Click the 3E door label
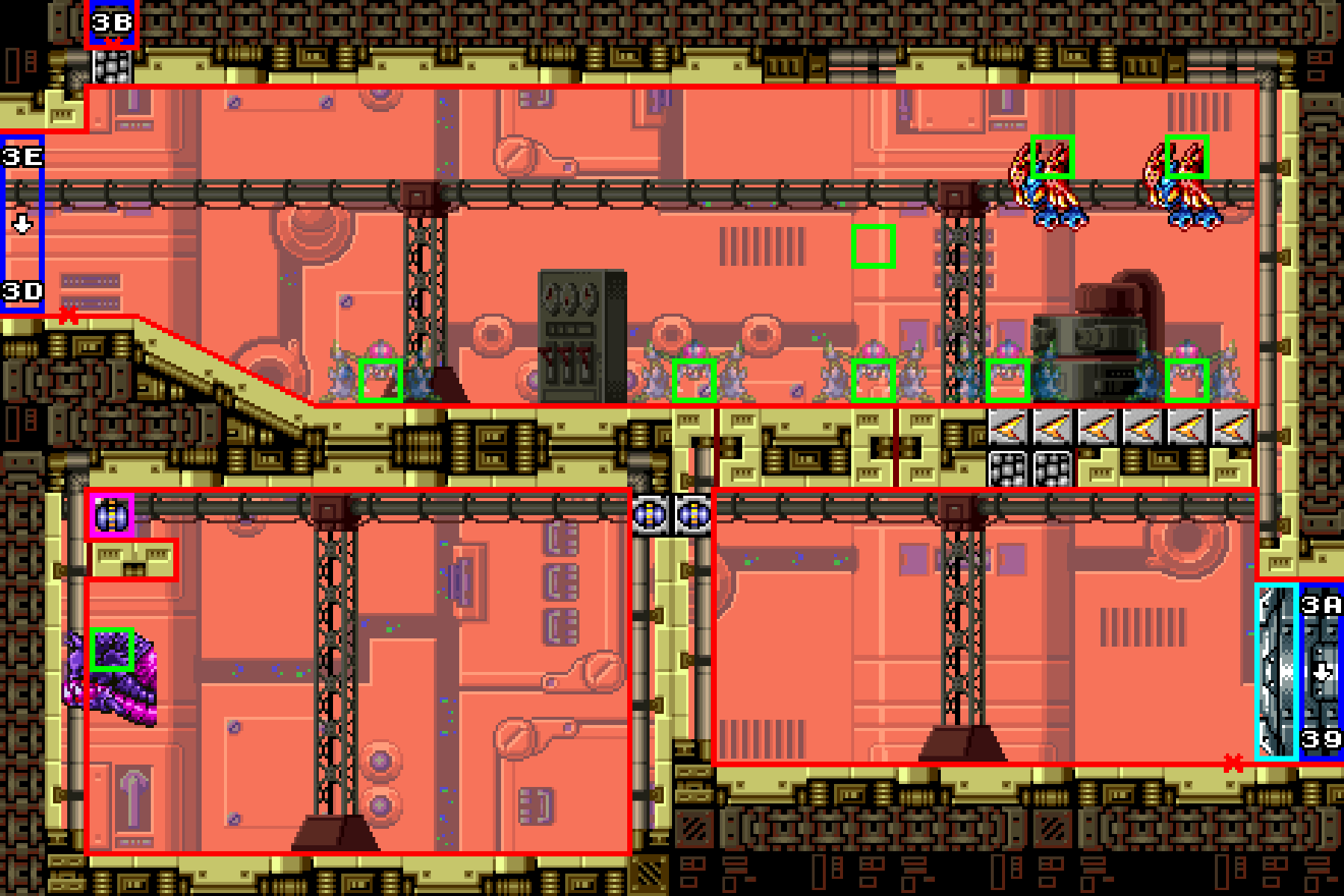This screenshot has height=896, width=1344. click(x=22, y=157)
